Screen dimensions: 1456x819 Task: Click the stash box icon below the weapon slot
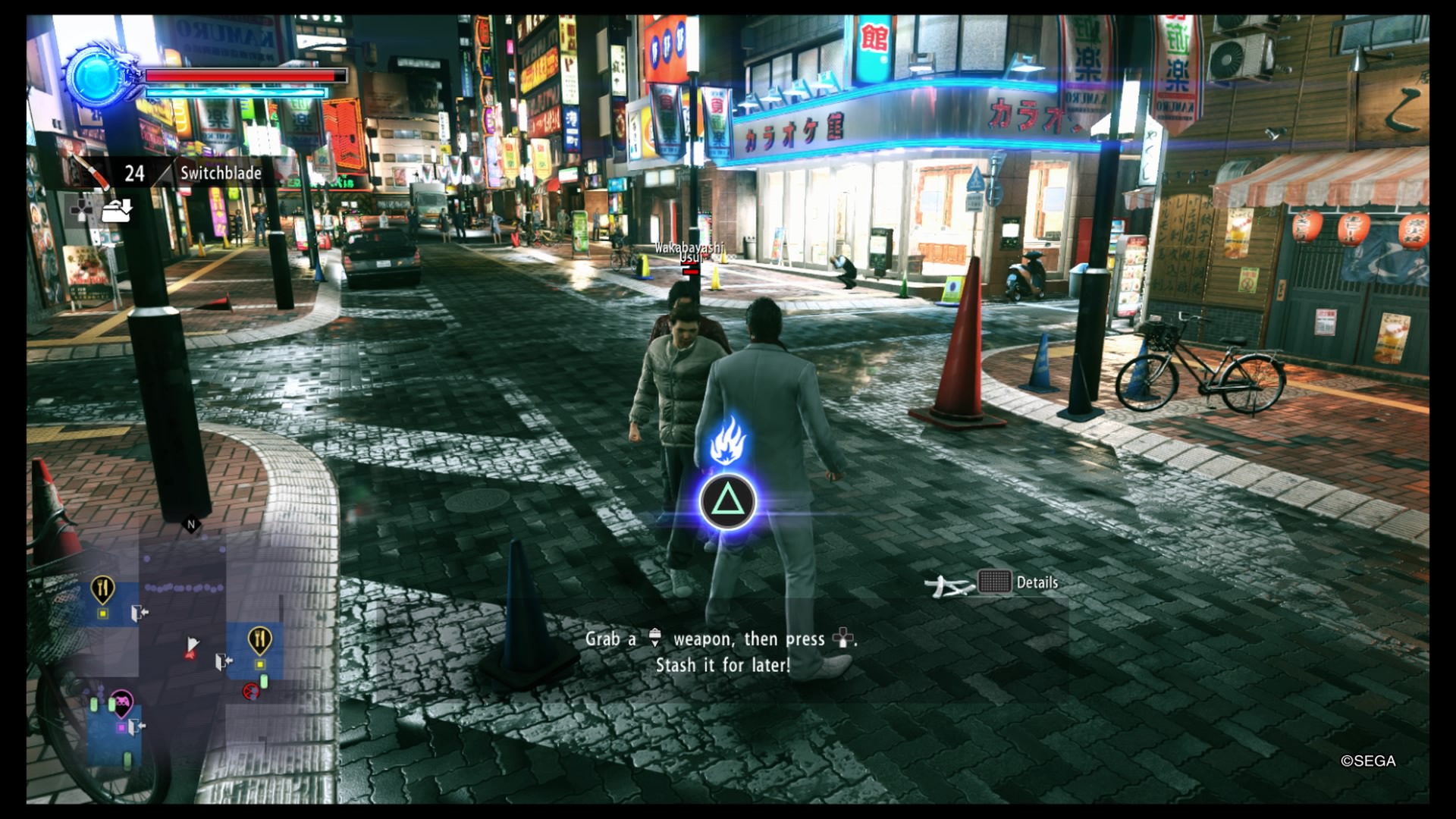(x=118, y=212)
